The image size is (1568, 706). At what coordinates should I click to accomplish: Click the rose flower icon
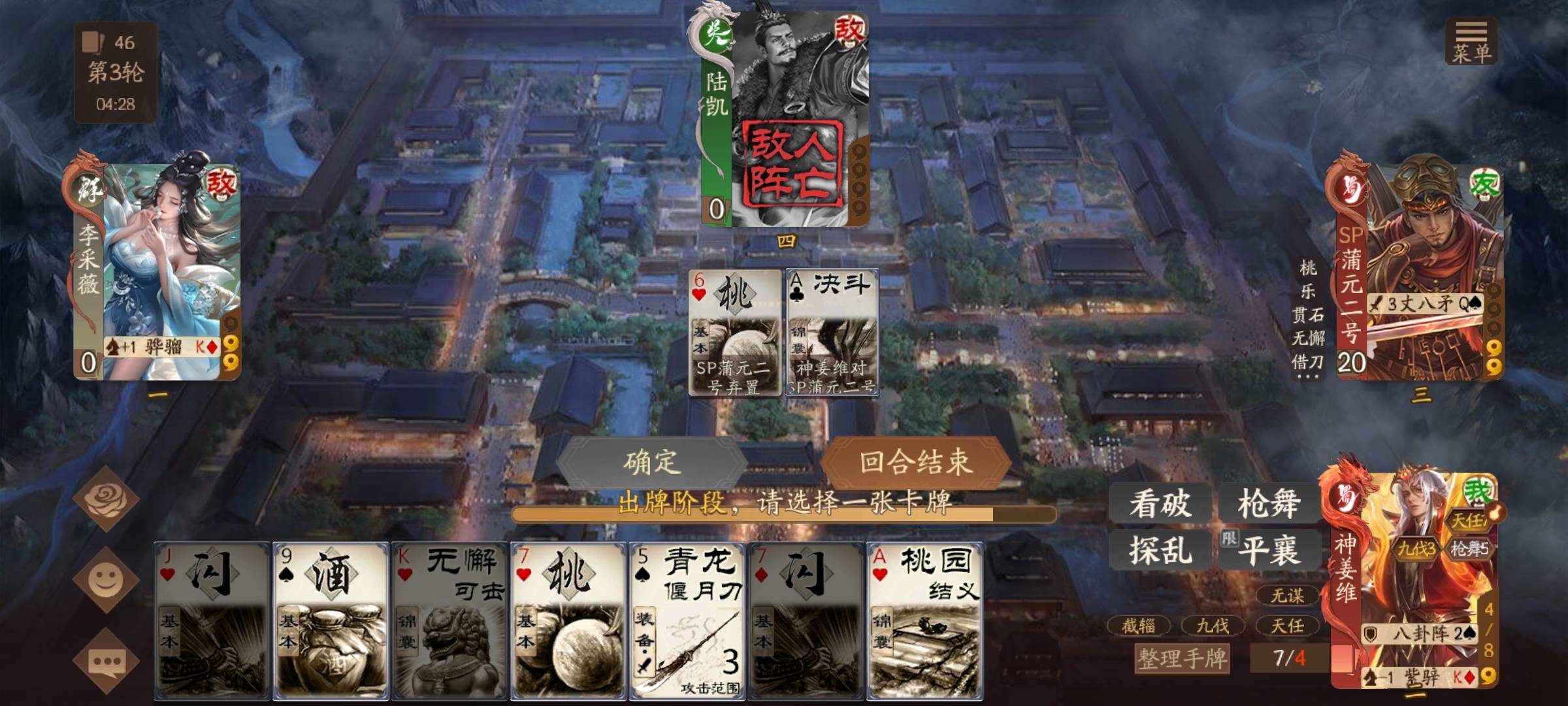[106, 499]
